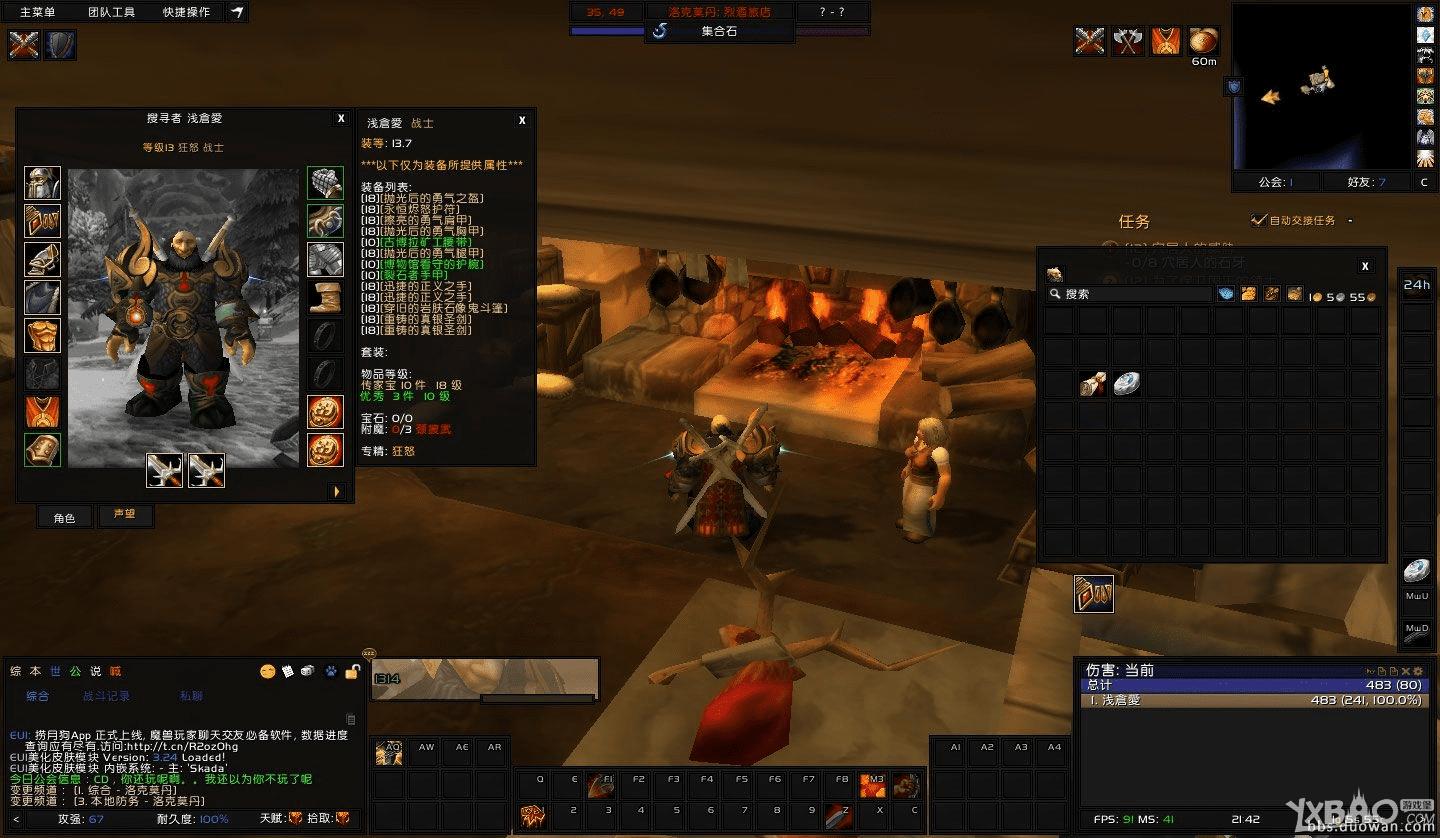Screen dimensions: 1440x838
Task: Open the 公会 guild list
Action: tap(1275, 182)
